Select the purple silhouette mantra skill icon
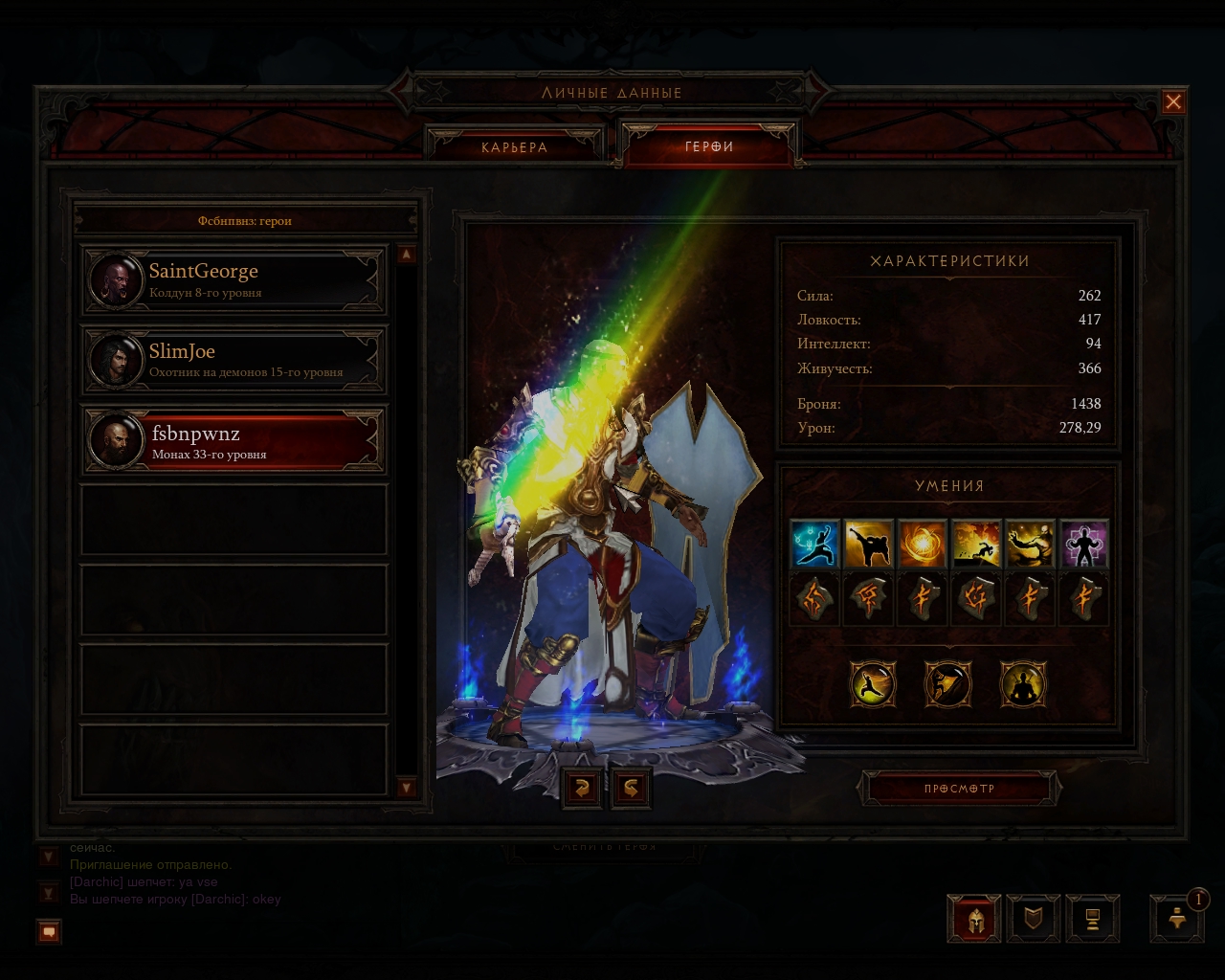 1083,545
